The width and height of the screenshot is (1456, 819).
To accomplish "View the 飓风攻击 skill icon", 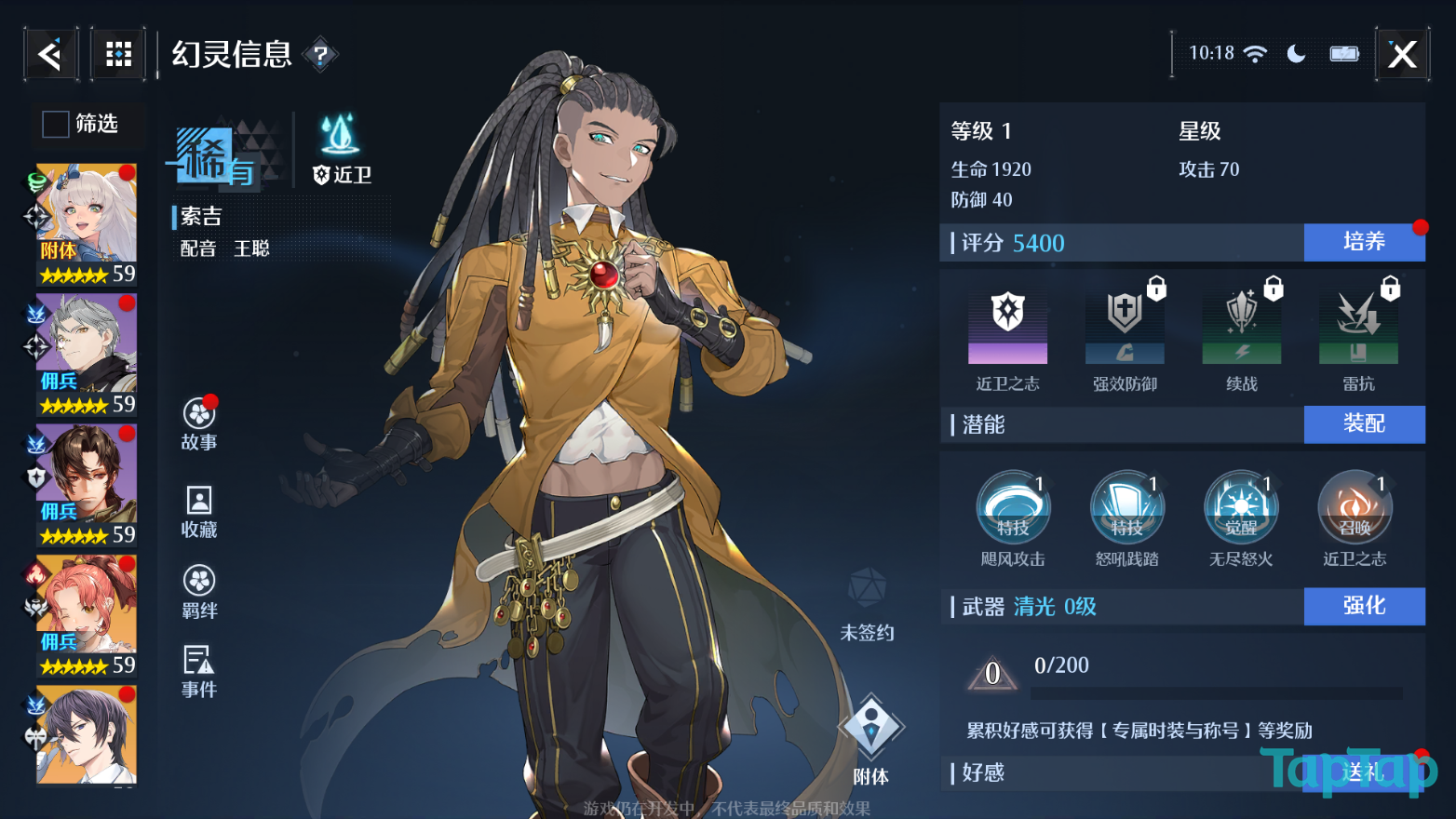I will 1013,509.
